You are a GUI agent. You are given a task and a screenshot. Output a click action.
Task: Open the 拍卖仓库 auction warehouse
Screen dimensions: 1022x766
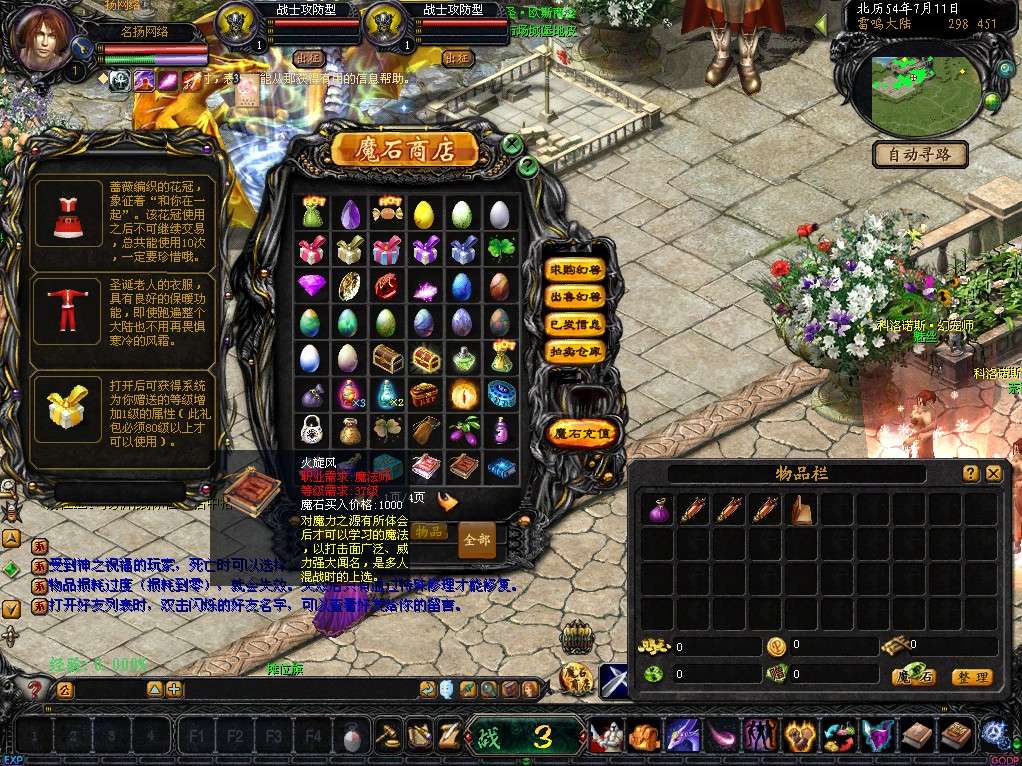(x=575, y=351)
